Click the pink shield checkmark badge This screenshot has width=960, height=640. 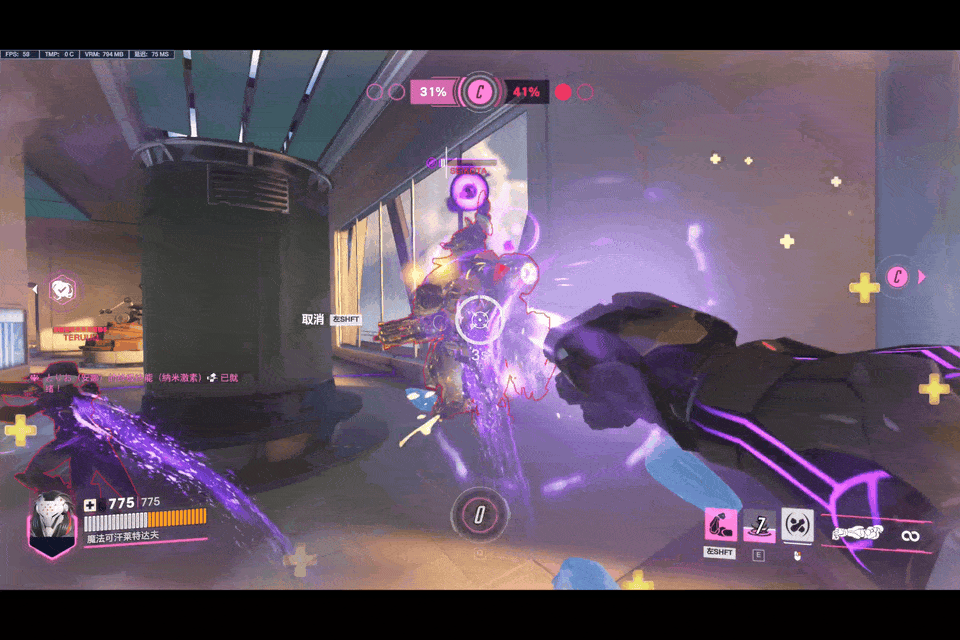pos(64,290)
